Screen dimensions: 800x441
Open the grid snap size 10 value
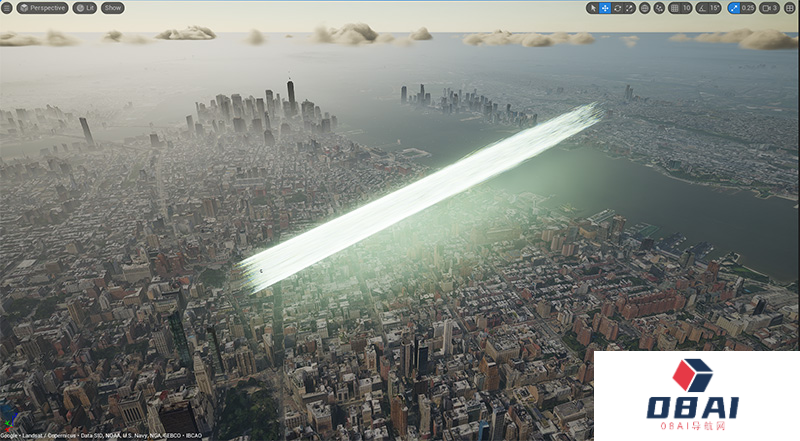[x=686, y=8]
